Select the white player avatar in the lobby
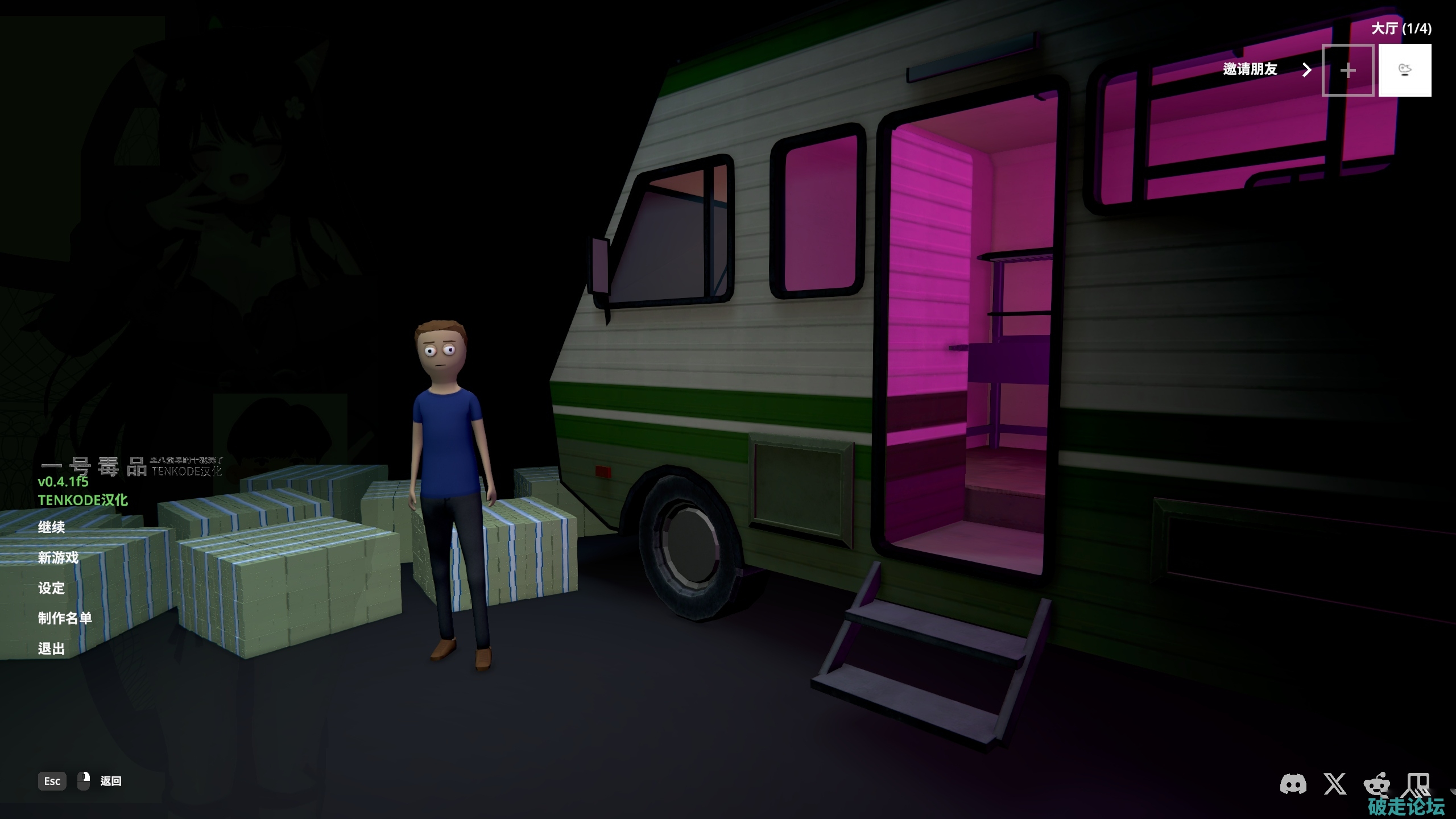Viewport: 1456px width, 819px height. coord(1404,71)
